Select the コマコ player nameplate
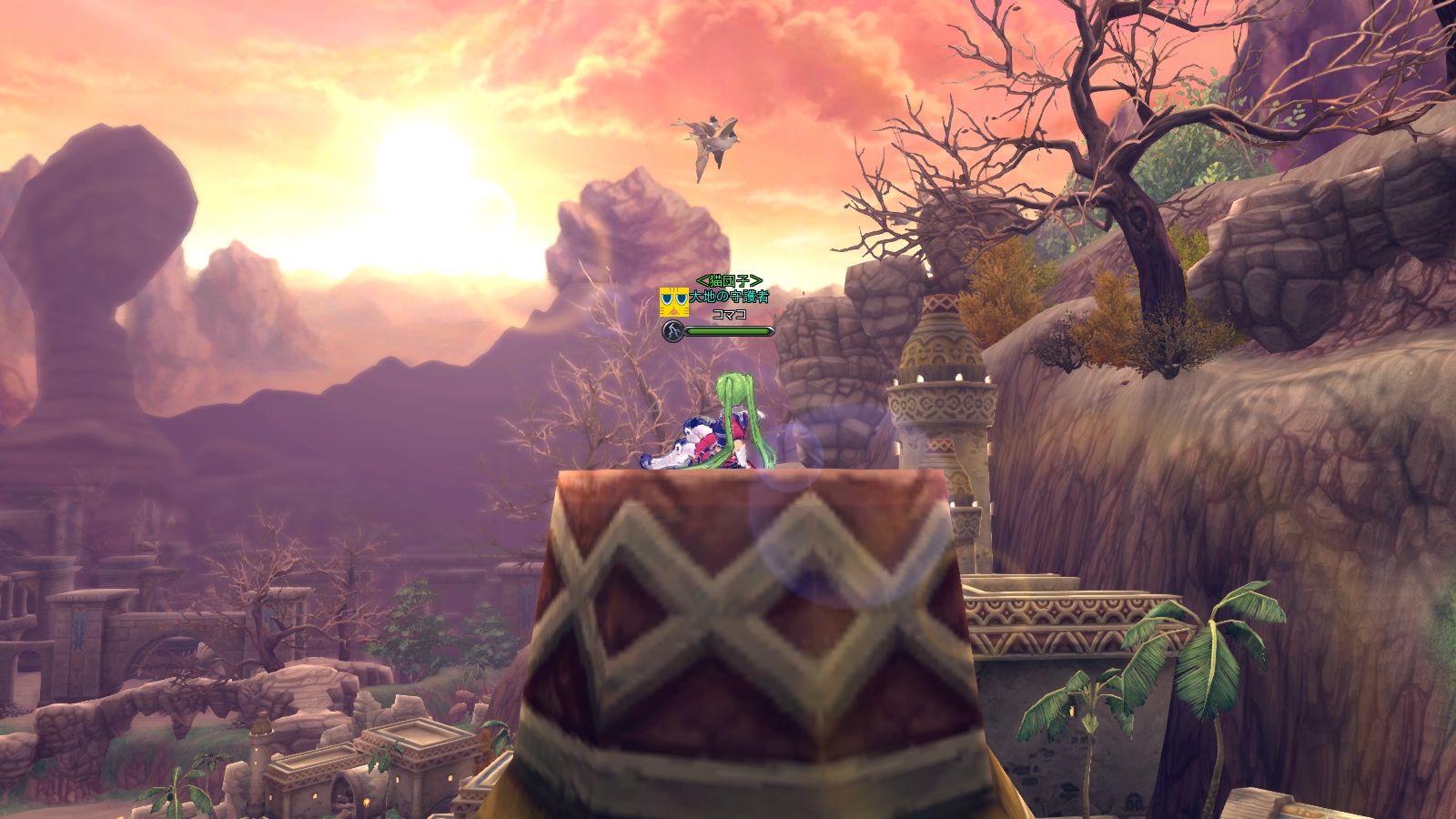 729,314
